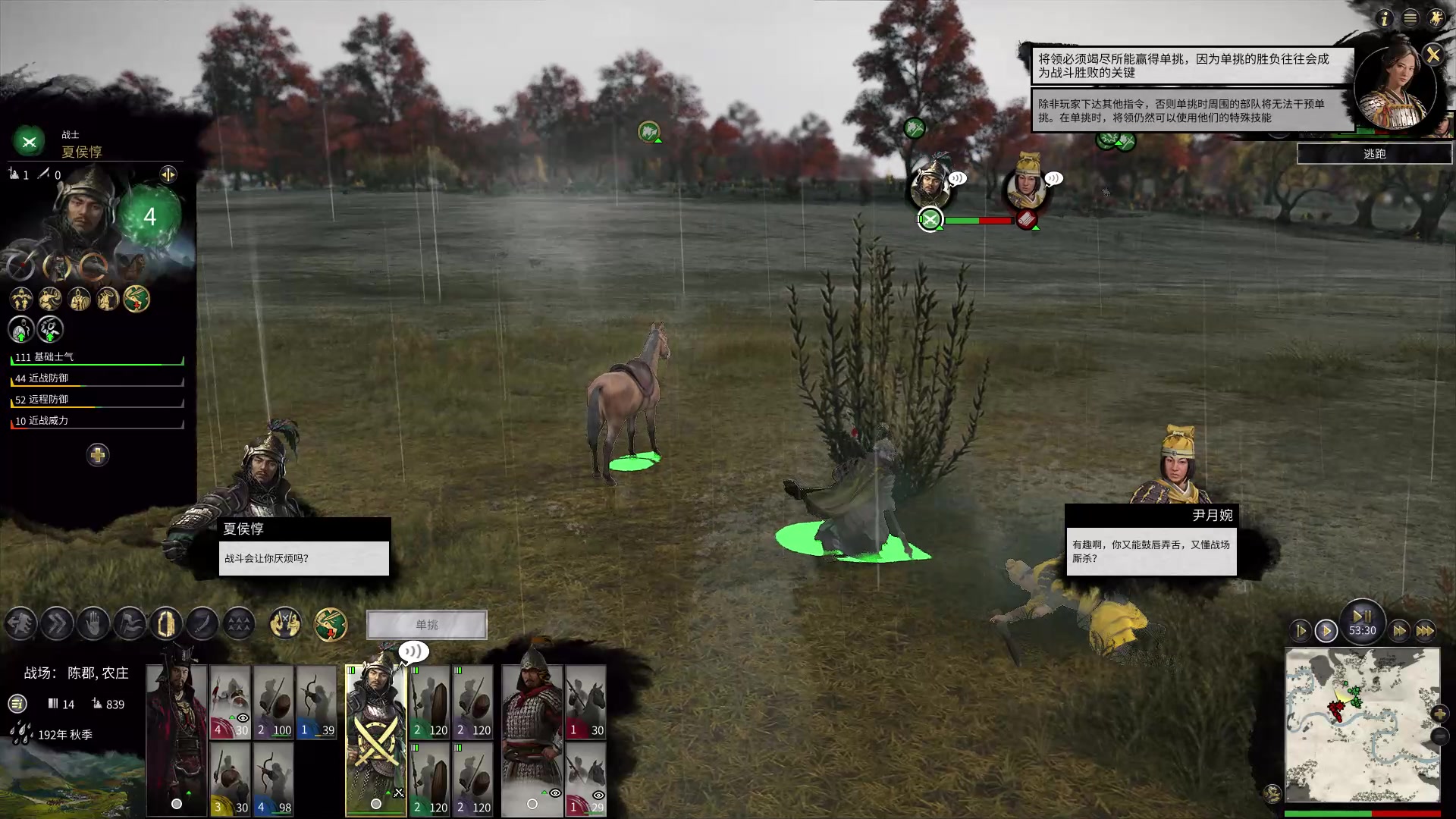Screen dimensions: 1456x819
Task: Select the archer unit card showing 39
Action: pyautogui.click(x=317, y=702)
